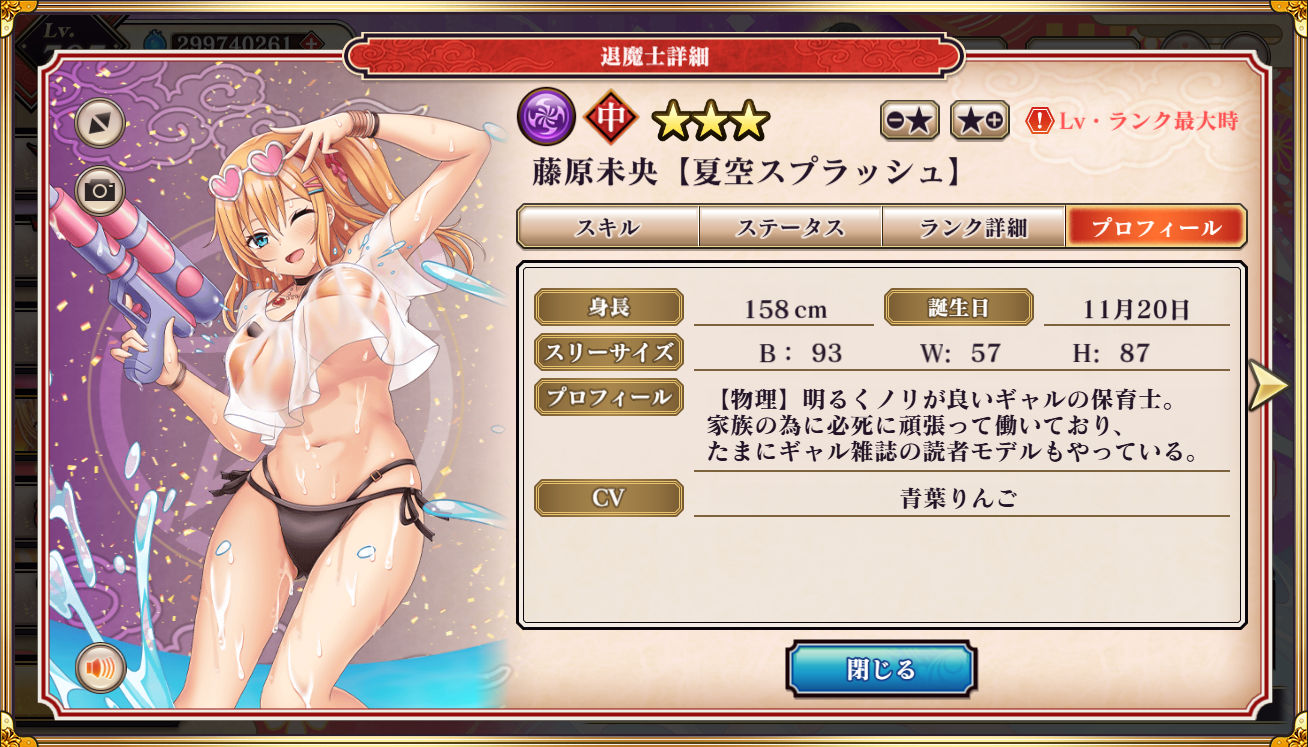This screenshot has width=1308, height=747.
Task: Decrease star rank with the minus star button
Action: point(909,121)
